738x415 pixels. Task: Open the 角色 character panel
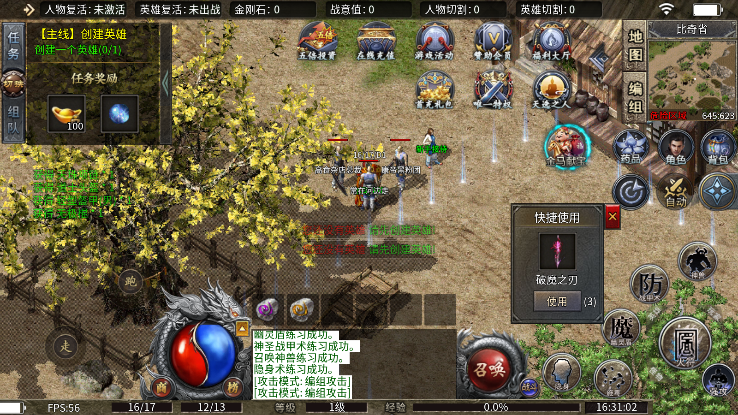[675, 147]
